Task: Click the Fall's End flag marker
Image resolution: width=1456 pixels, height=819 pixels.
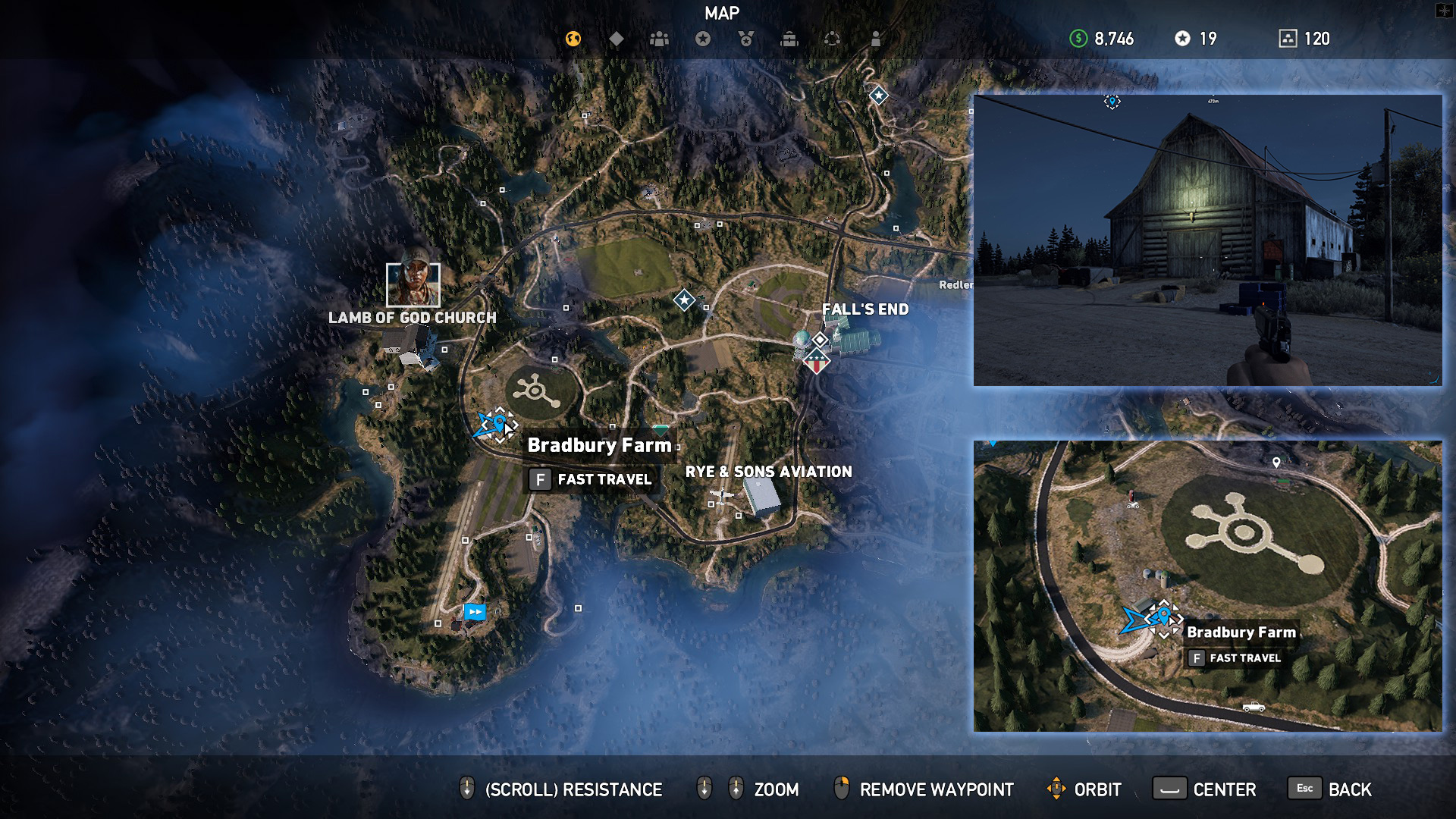Action: (x=816, y=362)
